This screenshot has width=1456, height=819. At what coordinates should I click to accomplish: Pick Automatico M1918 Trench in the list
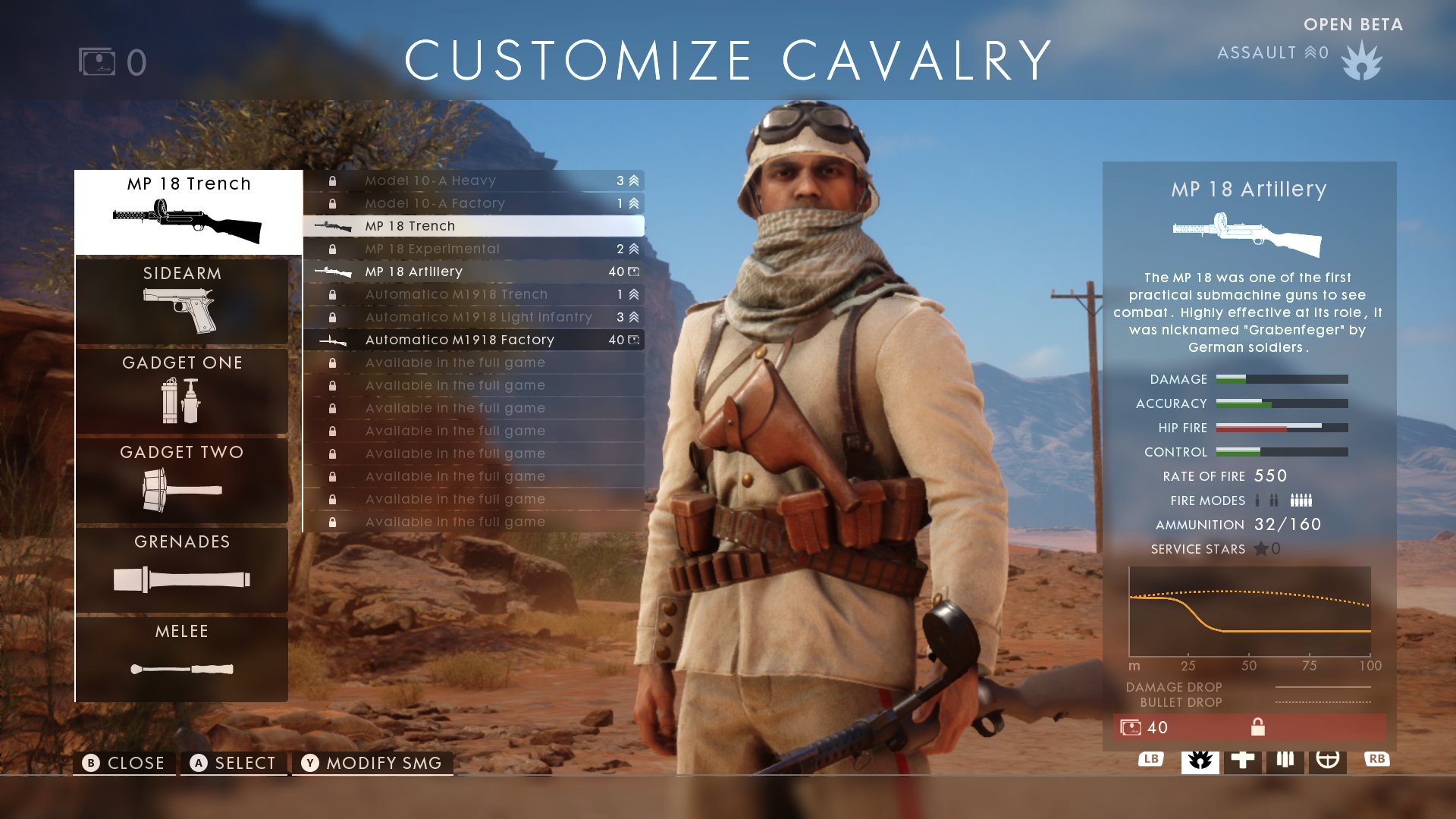tap(474, 294)
